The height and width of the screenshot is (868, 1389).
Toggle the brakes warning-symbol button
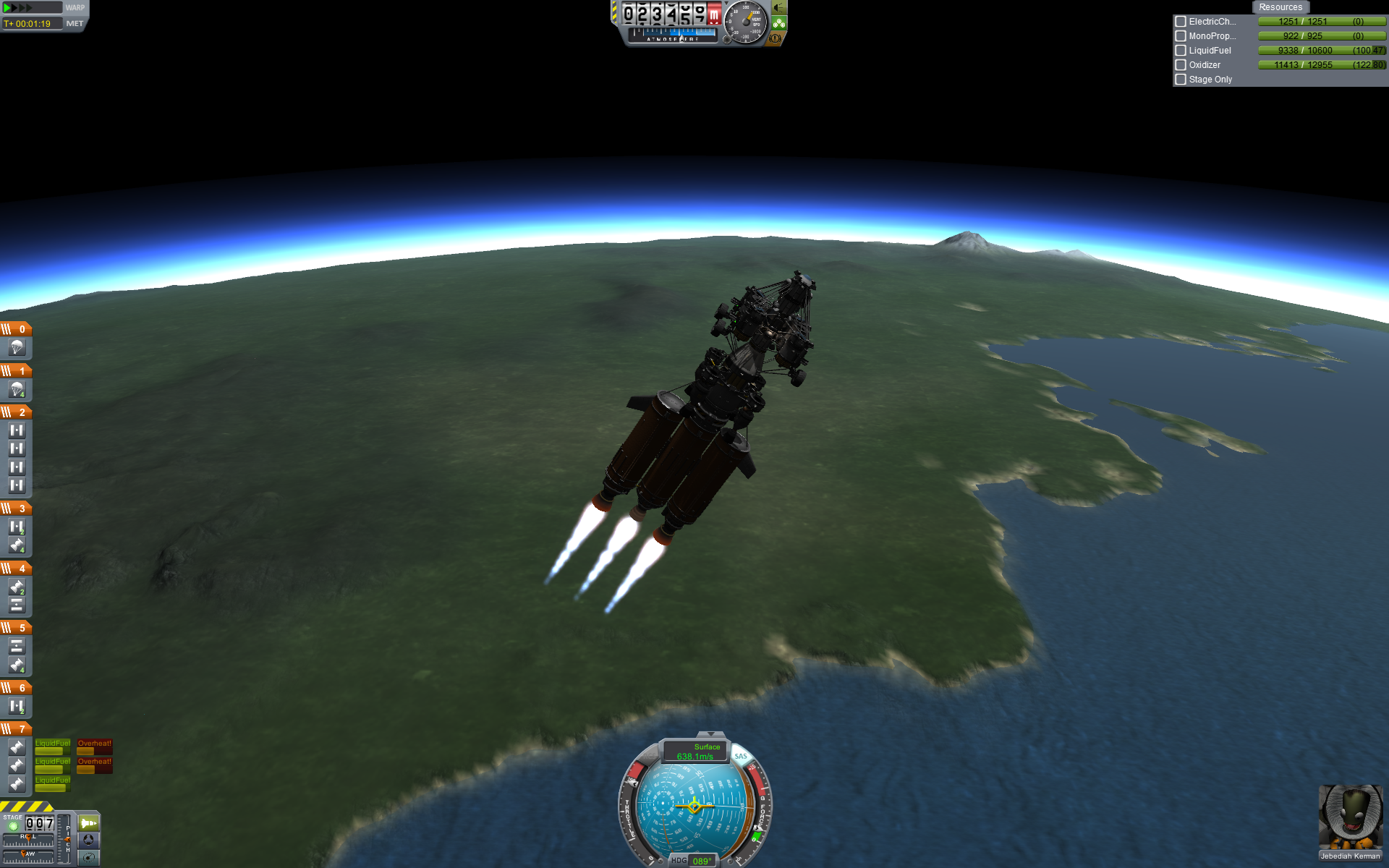[776, 38]
